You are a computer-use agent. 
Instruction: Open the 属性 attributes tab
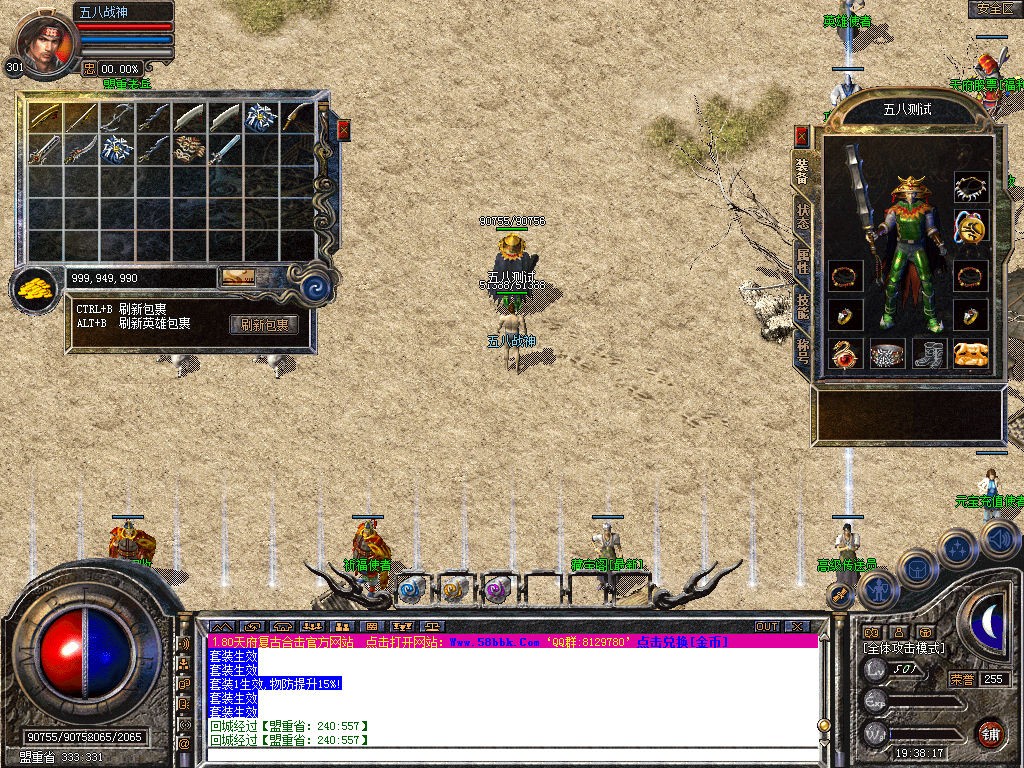(802, 262)
